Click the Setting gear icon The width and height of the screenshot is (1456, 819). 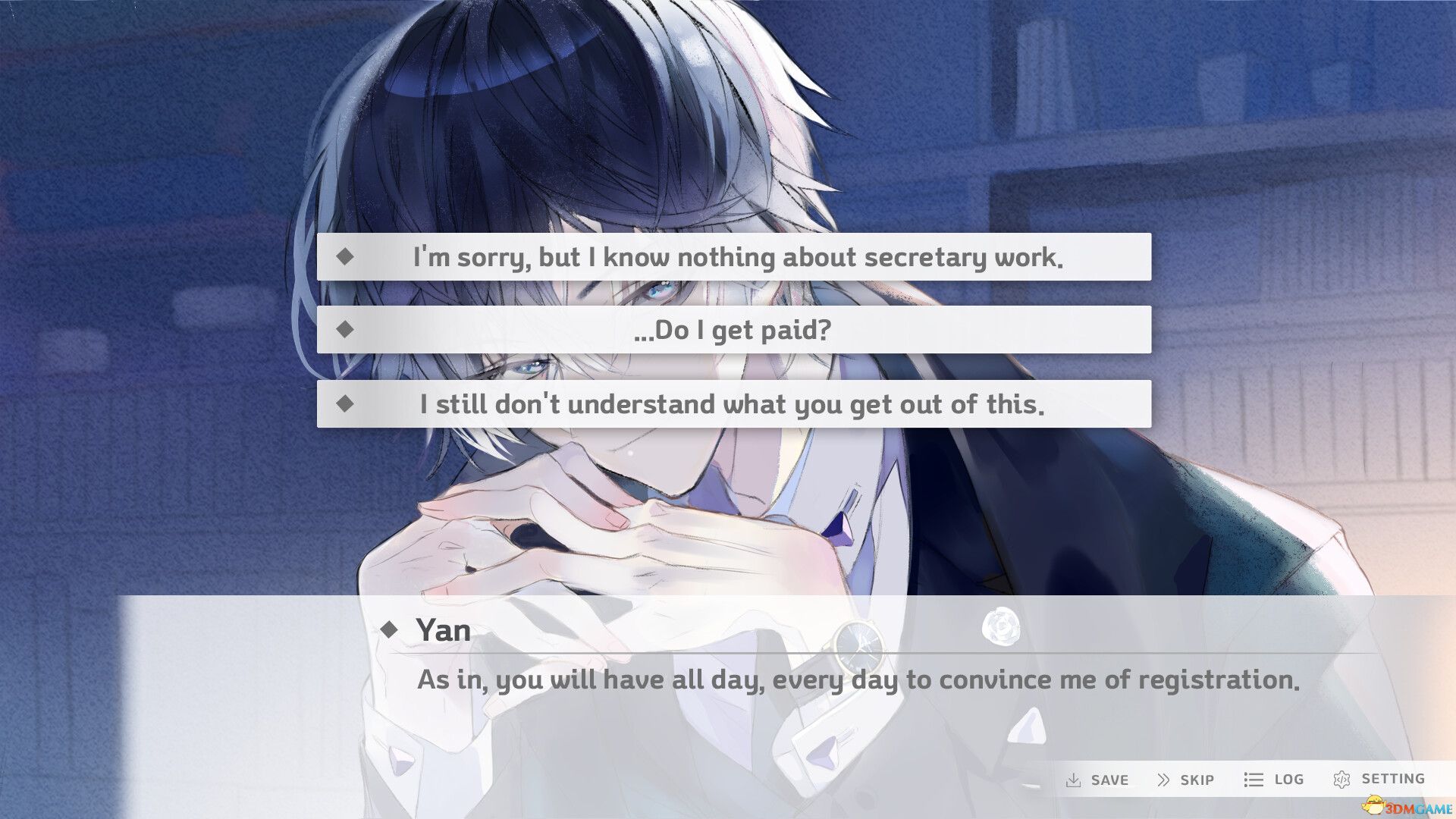coord(1342,779)
